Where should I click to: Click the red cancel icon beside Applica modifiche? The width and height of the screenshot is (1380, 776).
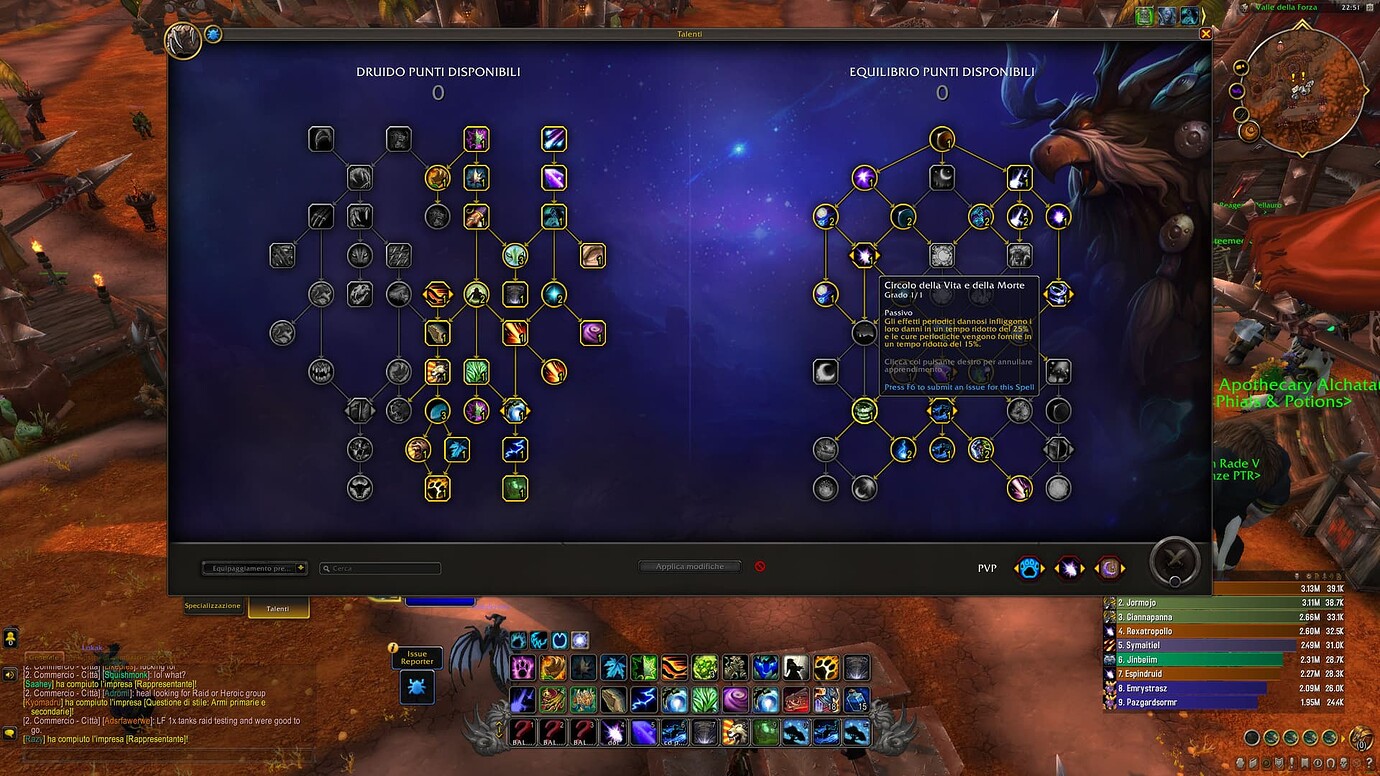point(760,566)
